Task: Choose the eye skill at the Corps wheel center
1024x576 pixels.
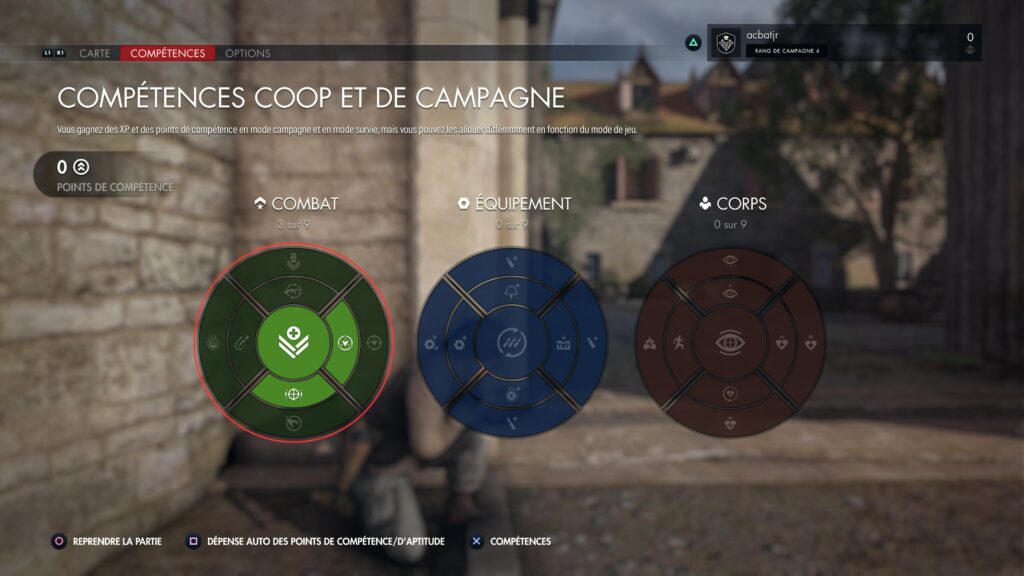Action: click(729, 343)
